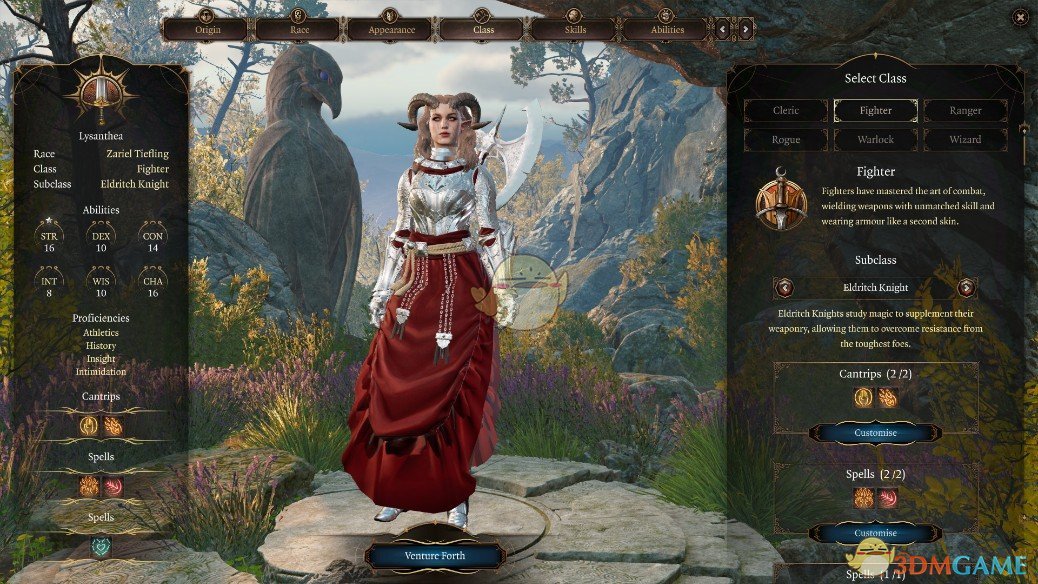Pick the Wizard class
The width and height of the screenshot is (1038, 584).
tap(965, 140)
